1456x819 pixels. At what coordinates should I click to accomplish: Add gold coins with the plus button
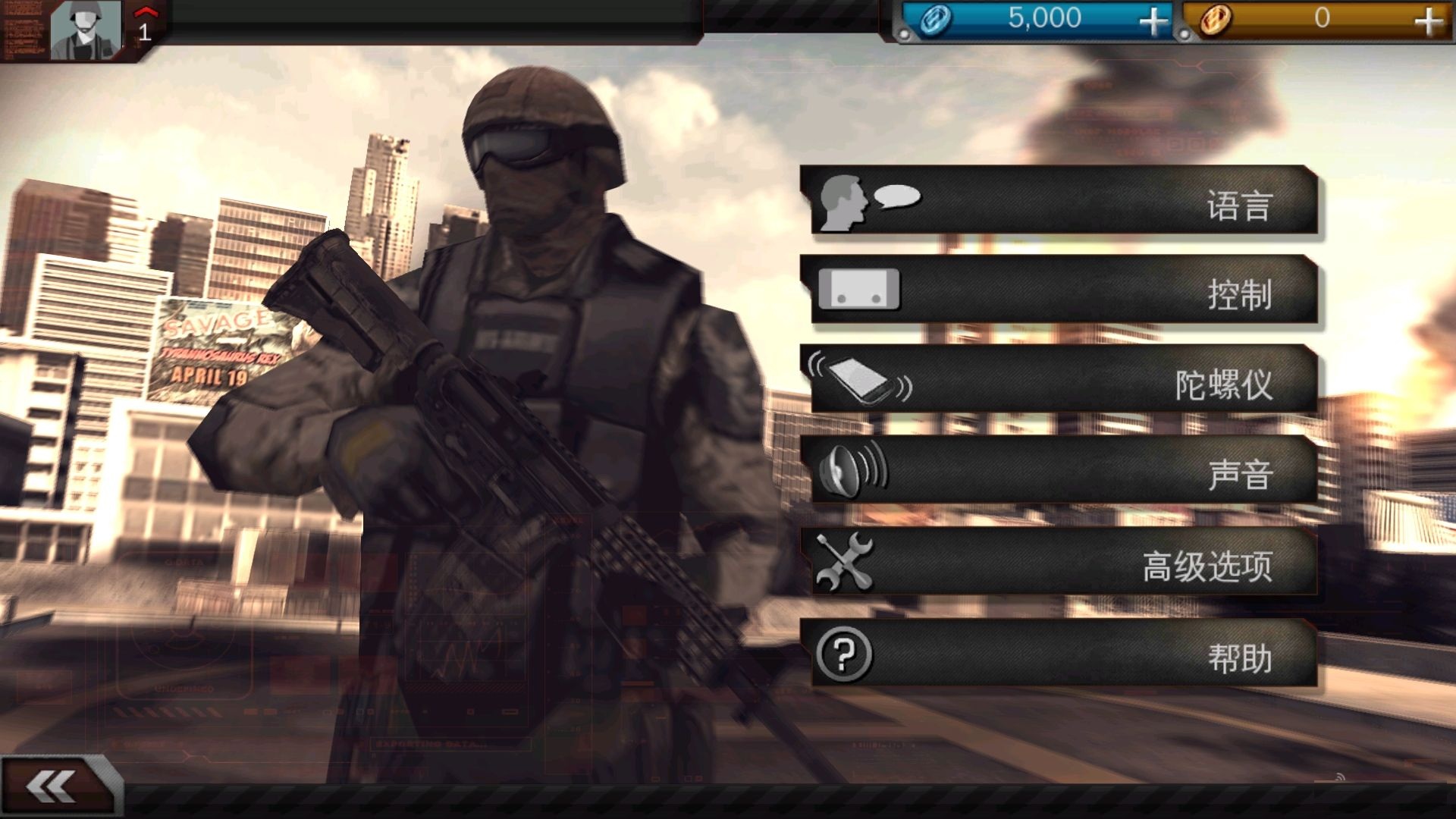(x=1428, y=20)
